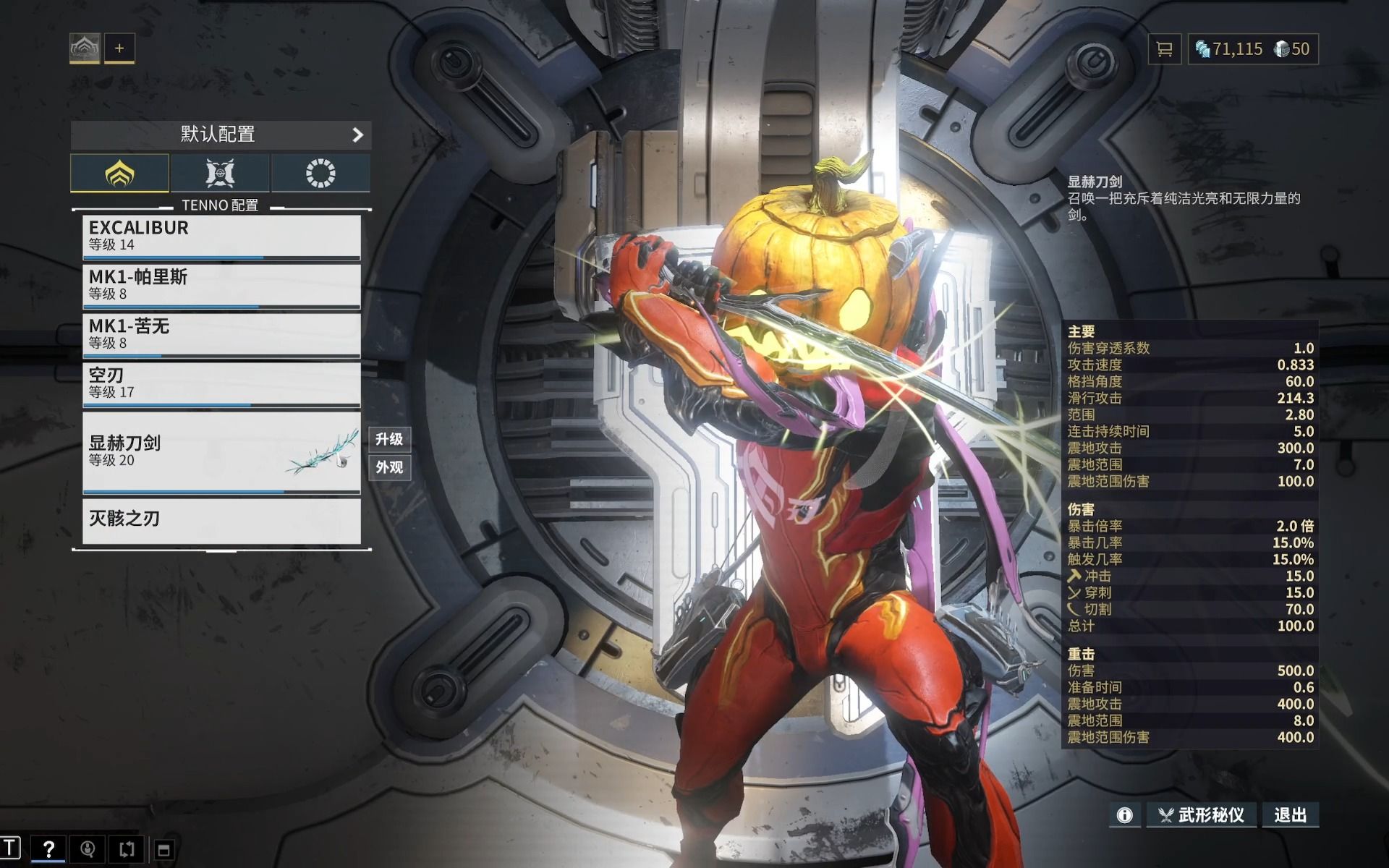Select the 显赫刀剑 exalted blade slot
The height and width of the screenshot is (868, 1389).
click(221, 452)
